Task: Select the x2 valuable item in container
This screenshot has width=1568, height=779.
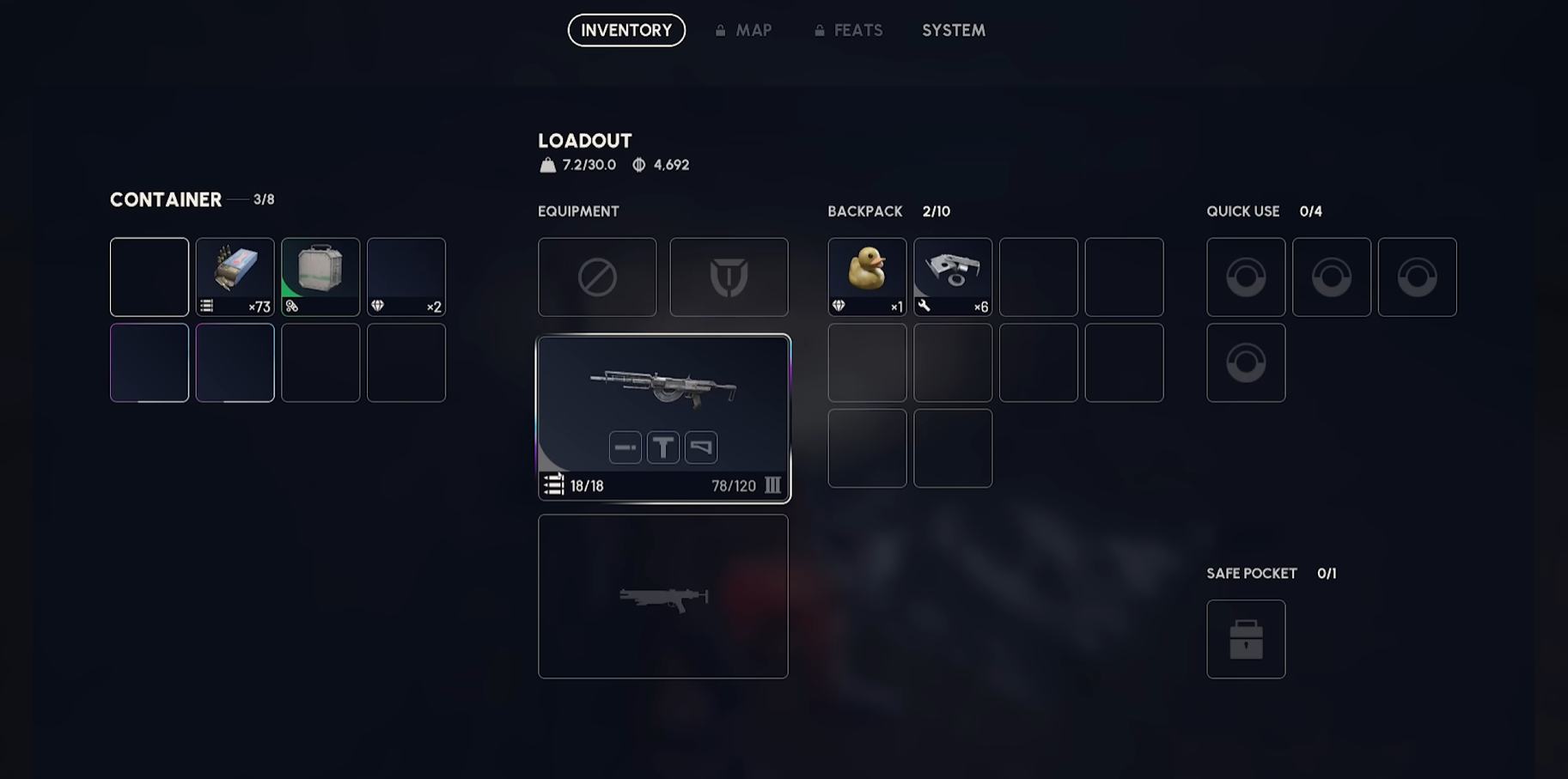Action: click(x=406, y=277)
